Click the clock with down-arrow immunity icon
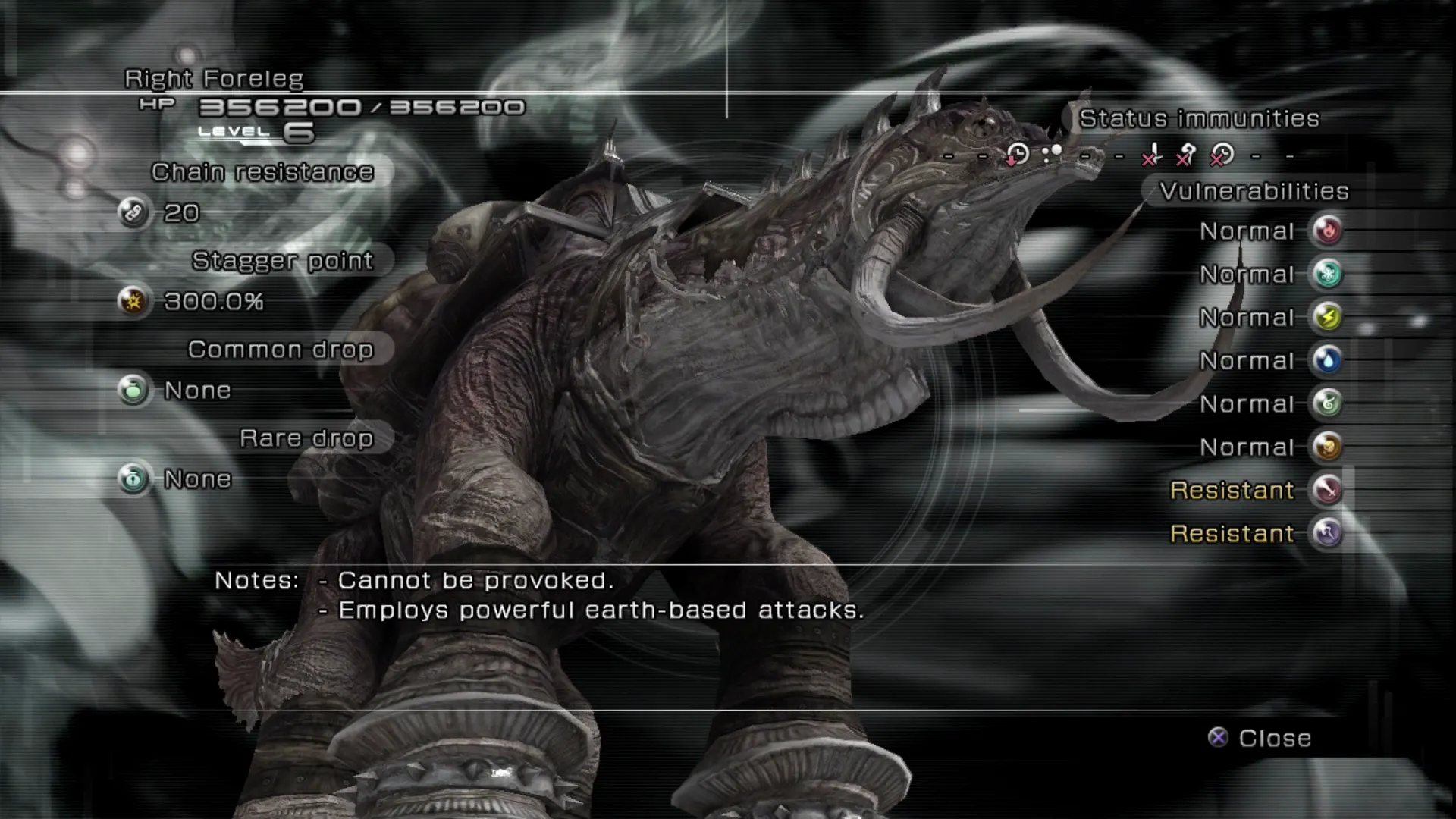Image resolution: width=1456 pixels, height=819 pixels. [1017, 155]
